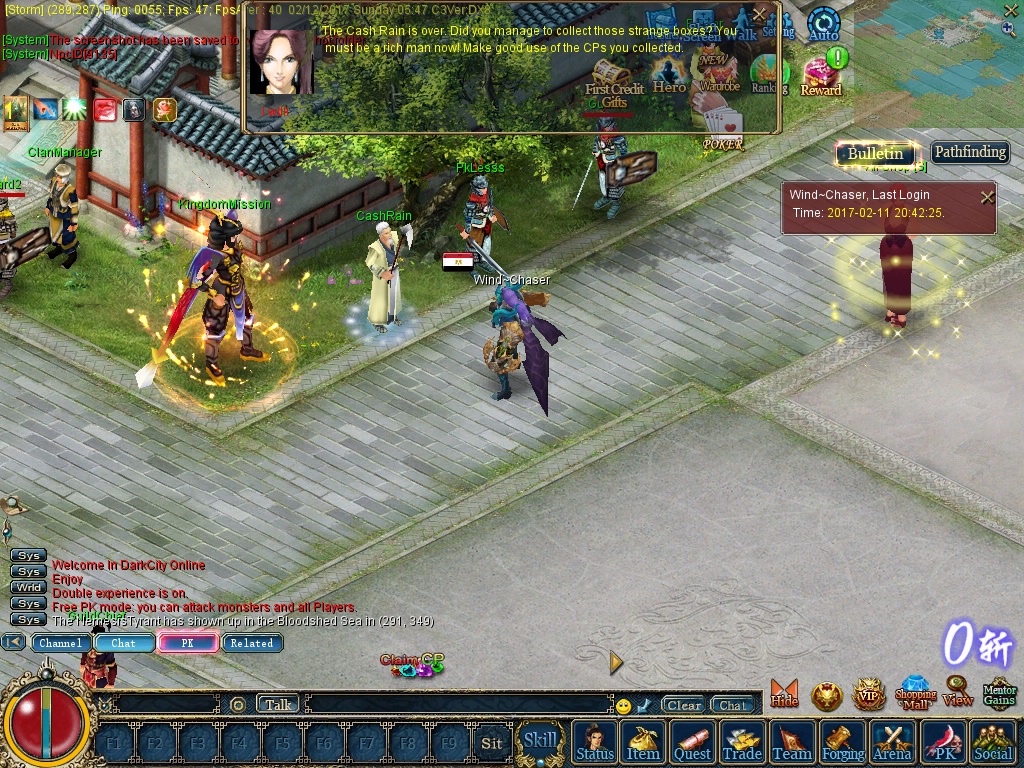The width and height of the screenshot is (1024, 768).
Task: Click the Talk button
Action: click(278, 704)
